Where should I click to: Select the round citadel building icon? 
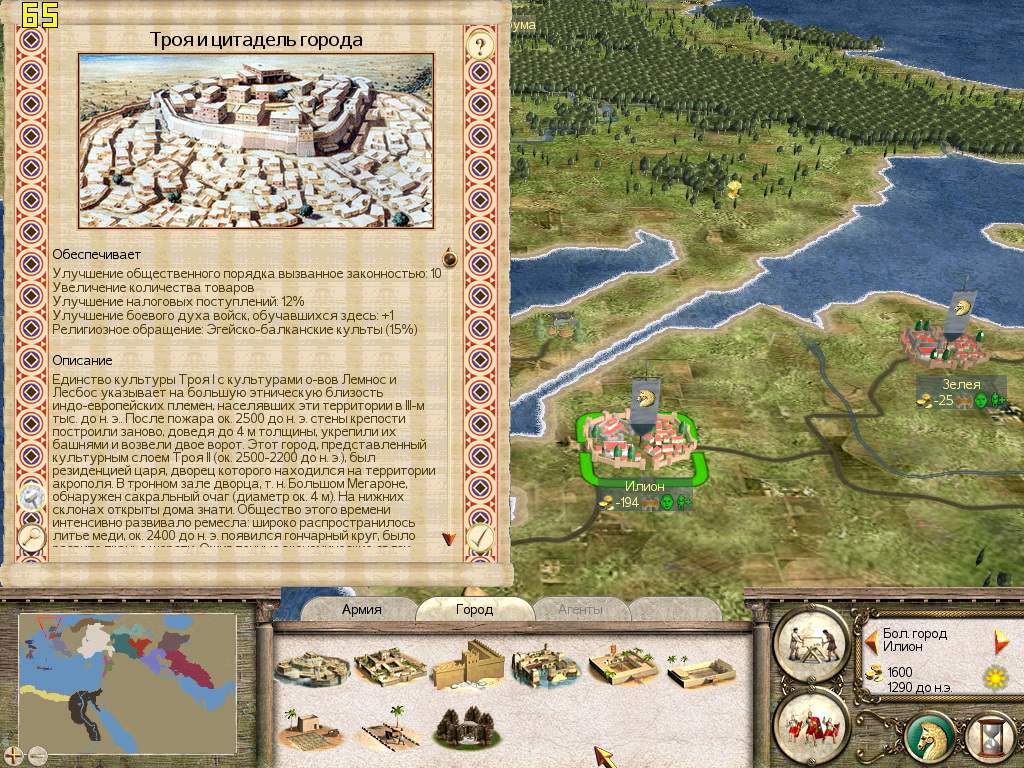(304, 667)
